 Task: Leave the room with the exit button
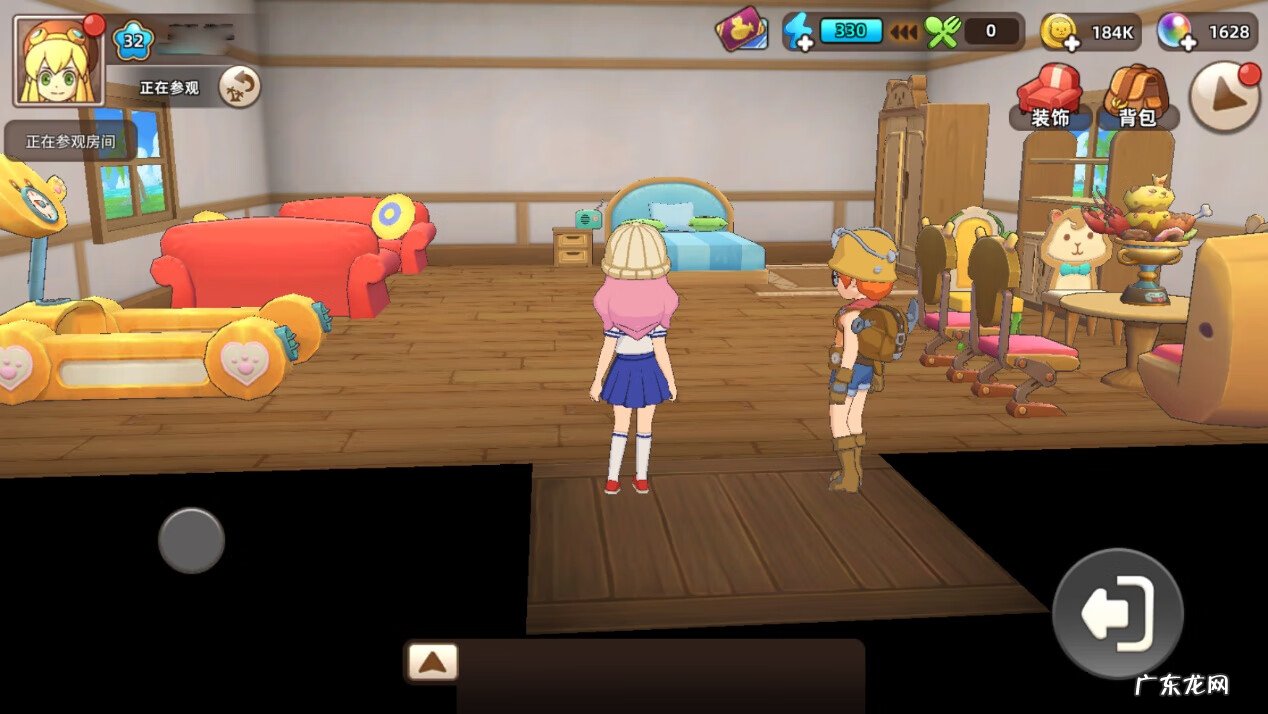click(x=1118, y=613)
